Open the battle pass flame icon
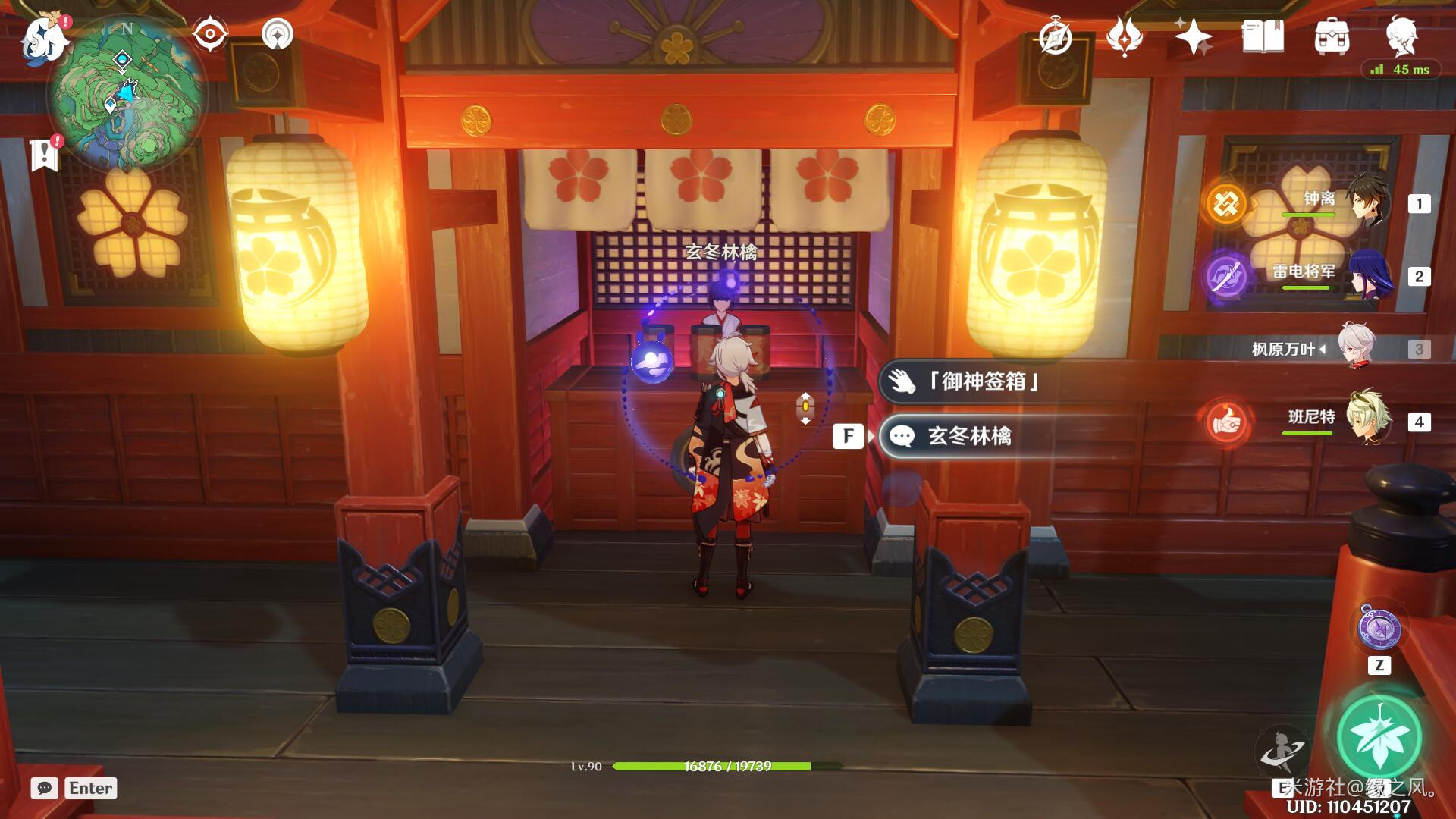Image resolution: width=1456 pixels, height=819 pixels. [x=1125, y=36]
